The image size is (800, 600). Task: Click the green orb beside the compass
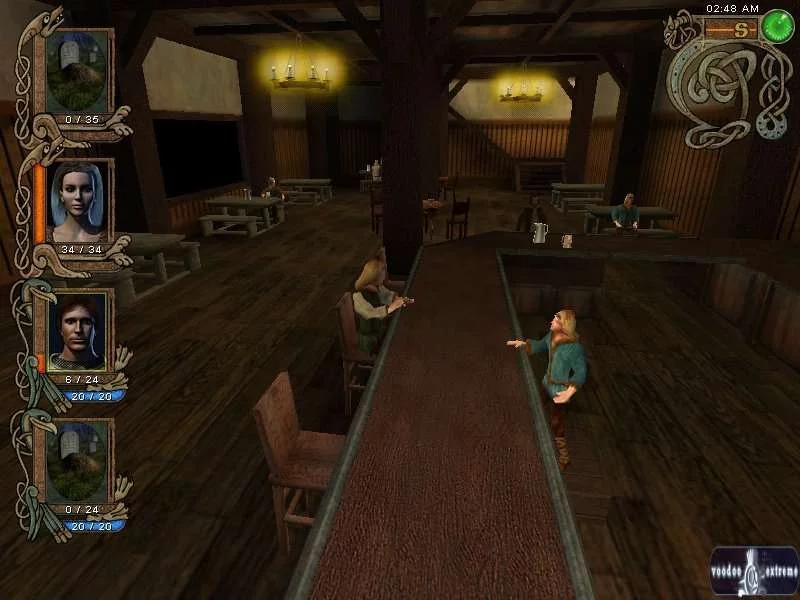pyautogui.click(x=777, y=27)
